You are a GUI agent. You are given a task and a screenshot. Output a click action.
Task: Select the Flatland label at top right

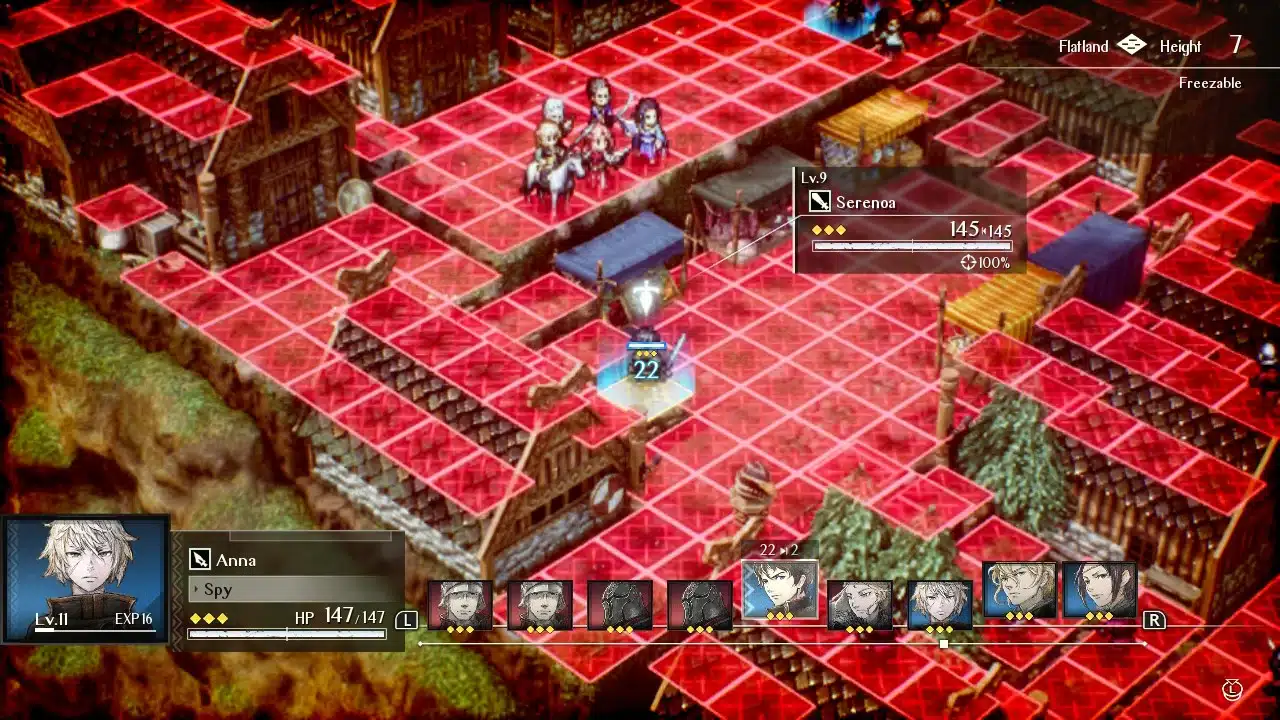click(1083, 46)
